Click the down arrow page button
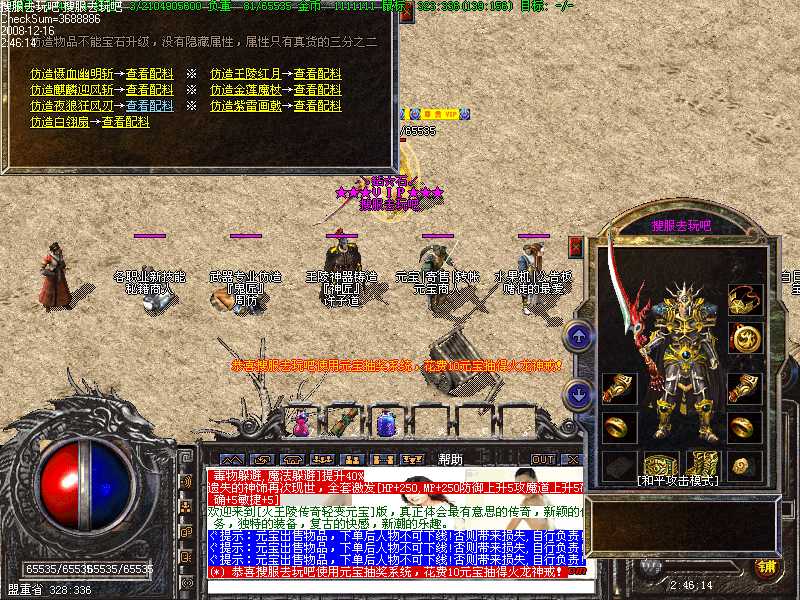Screen dimensions: 800x600 pos(577,394)
